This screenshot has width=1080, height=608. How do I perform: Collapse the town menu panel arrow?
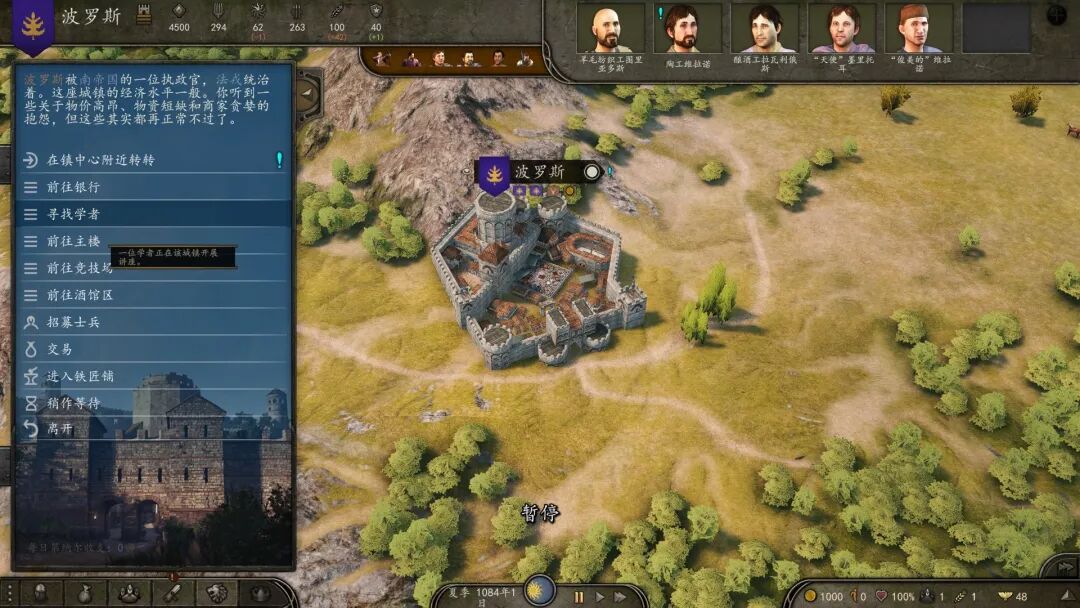(308, 94)
